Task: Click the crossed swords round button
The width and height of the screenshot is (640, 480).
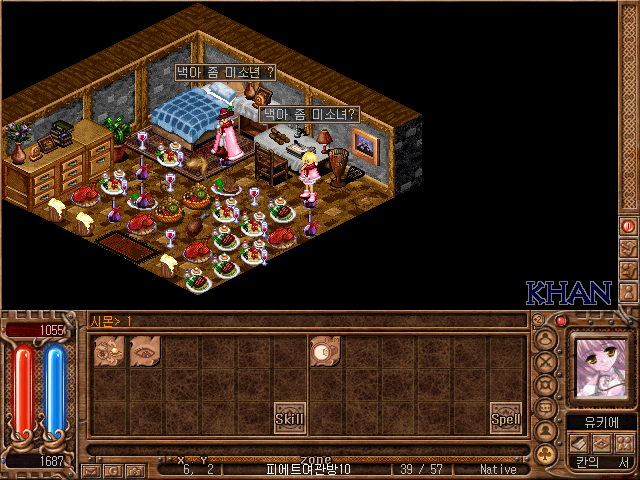Action: click(x=546, y=361)
